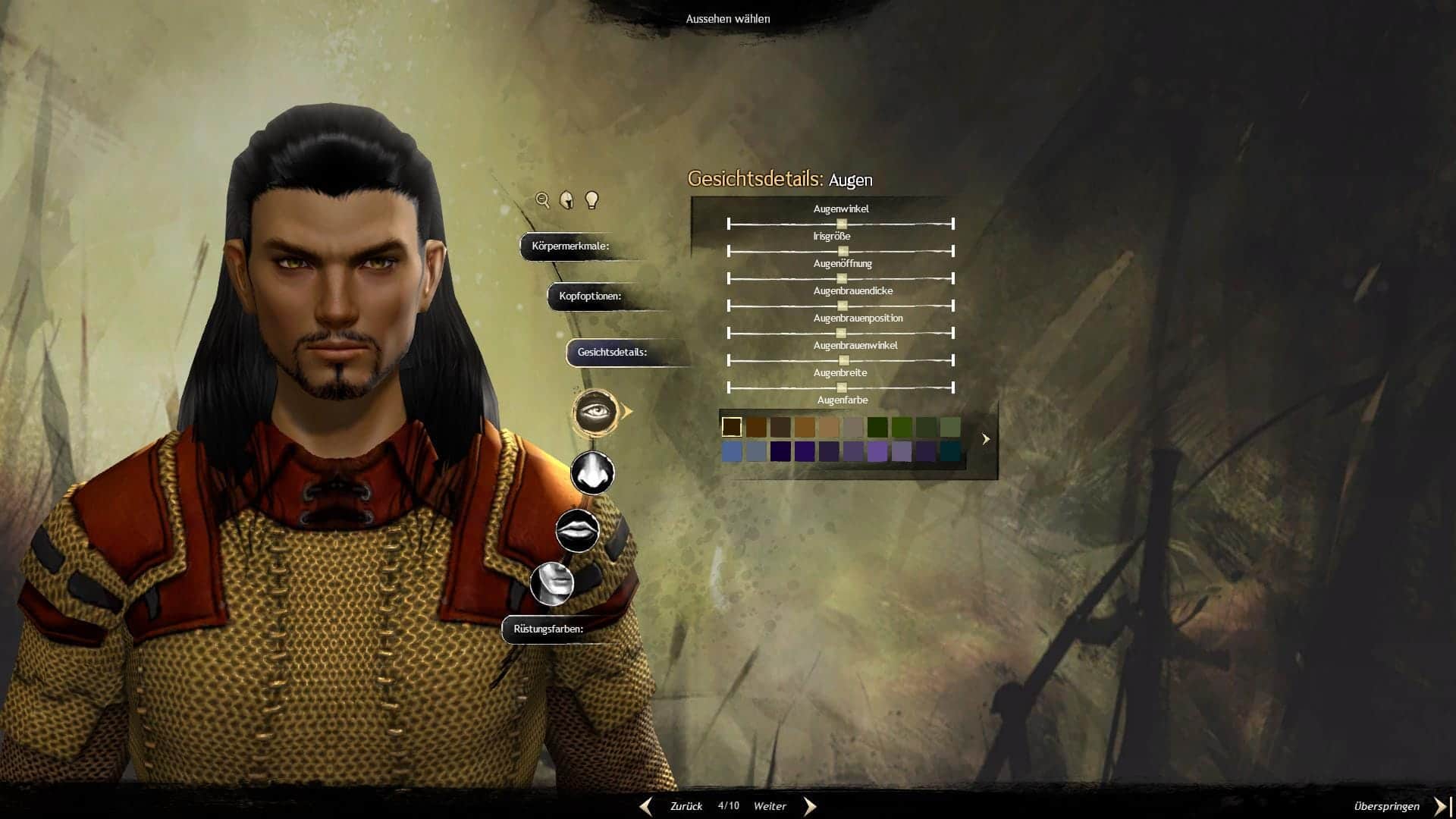The image size is (1456, 819).
Task: Switch to the Kopfoptionen section
Action: point(590,297)
